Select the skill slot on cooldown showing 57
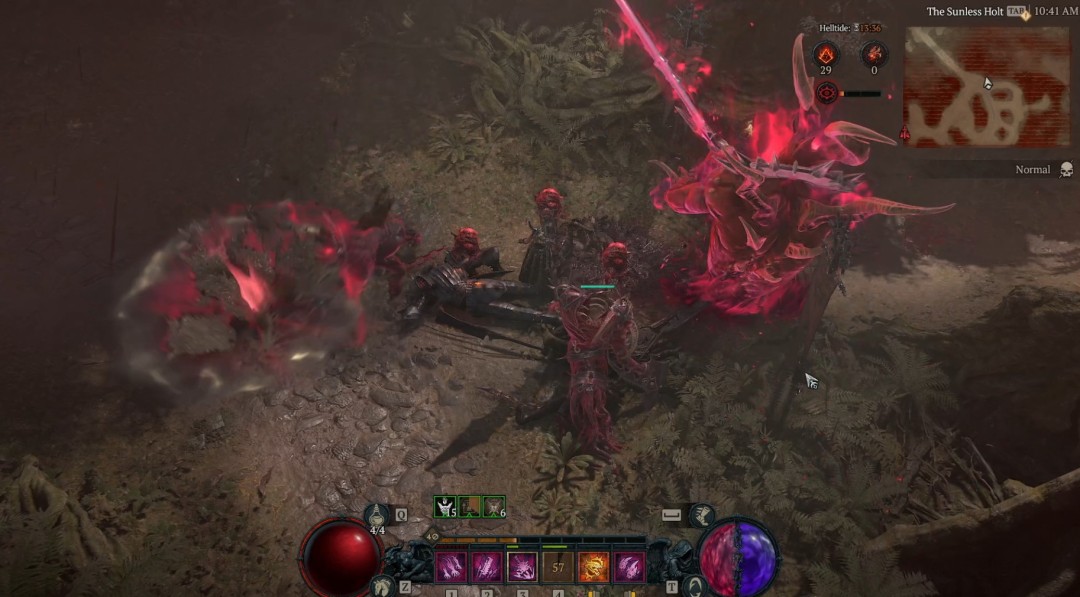The height and width of the screenshot is (597, 1080). 558,567
